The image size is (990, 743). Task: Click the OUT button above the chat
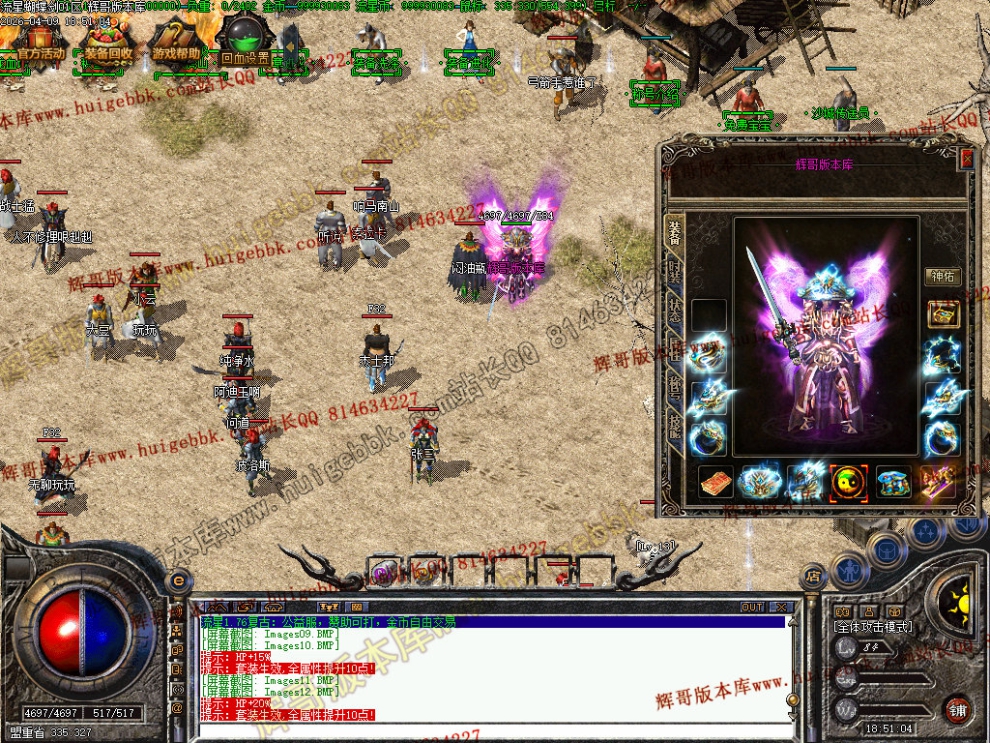pyautogui.click(x=752, y=606)
